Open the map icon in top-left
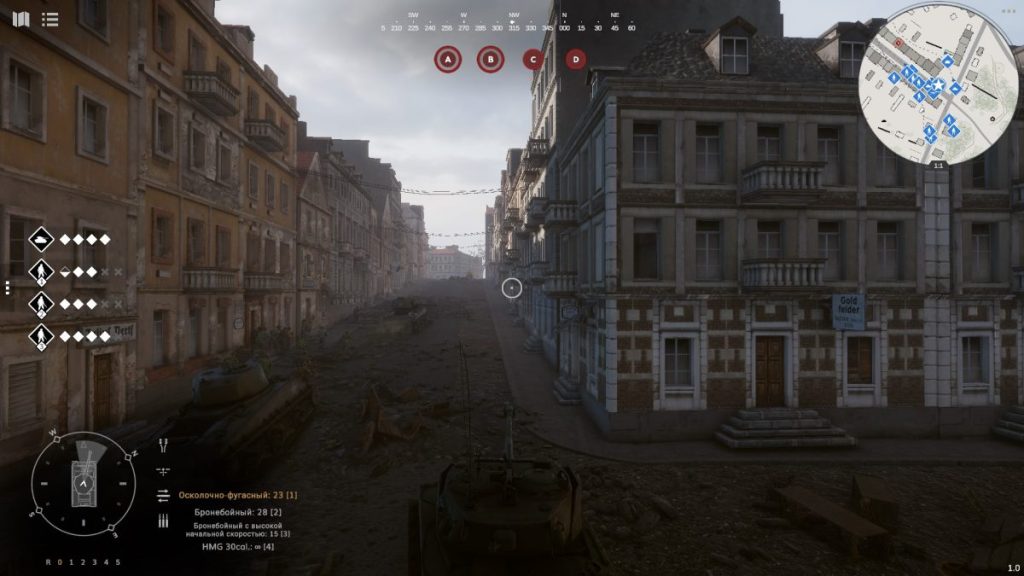This screenshot has width=1024, height=576. coord(21,19)
